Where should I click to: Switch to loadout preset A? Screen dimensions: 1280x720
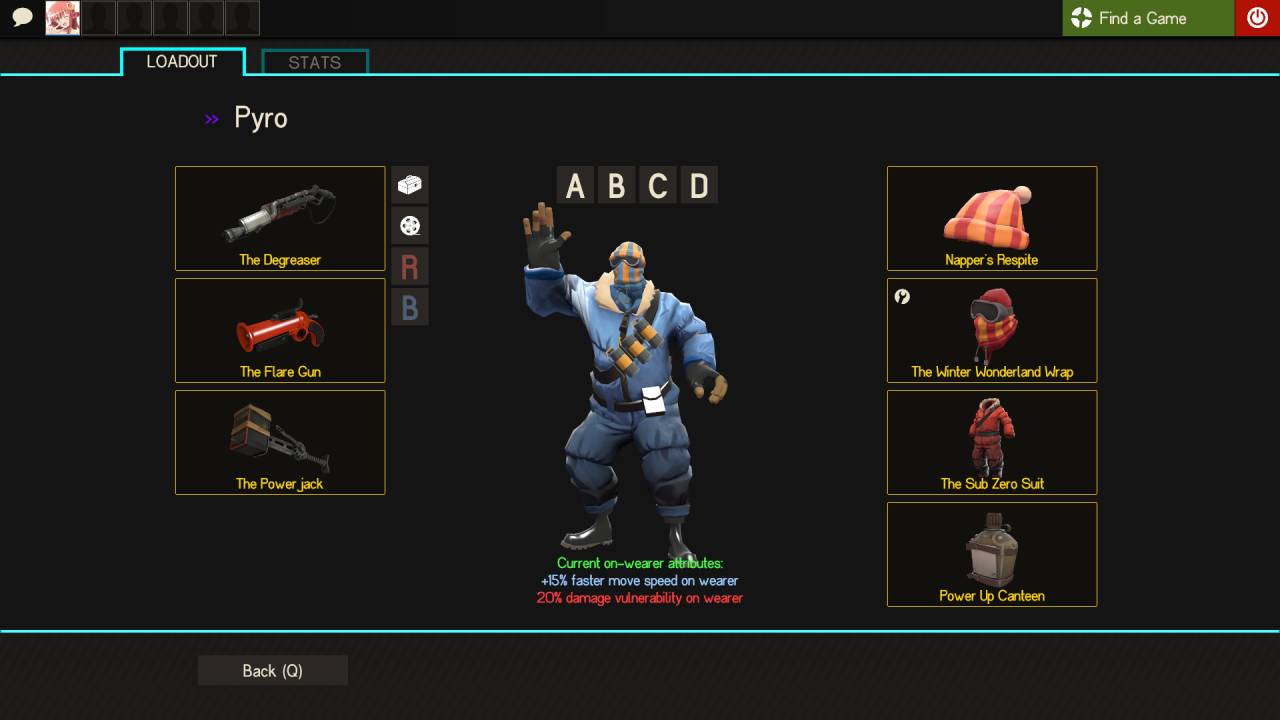575,186
